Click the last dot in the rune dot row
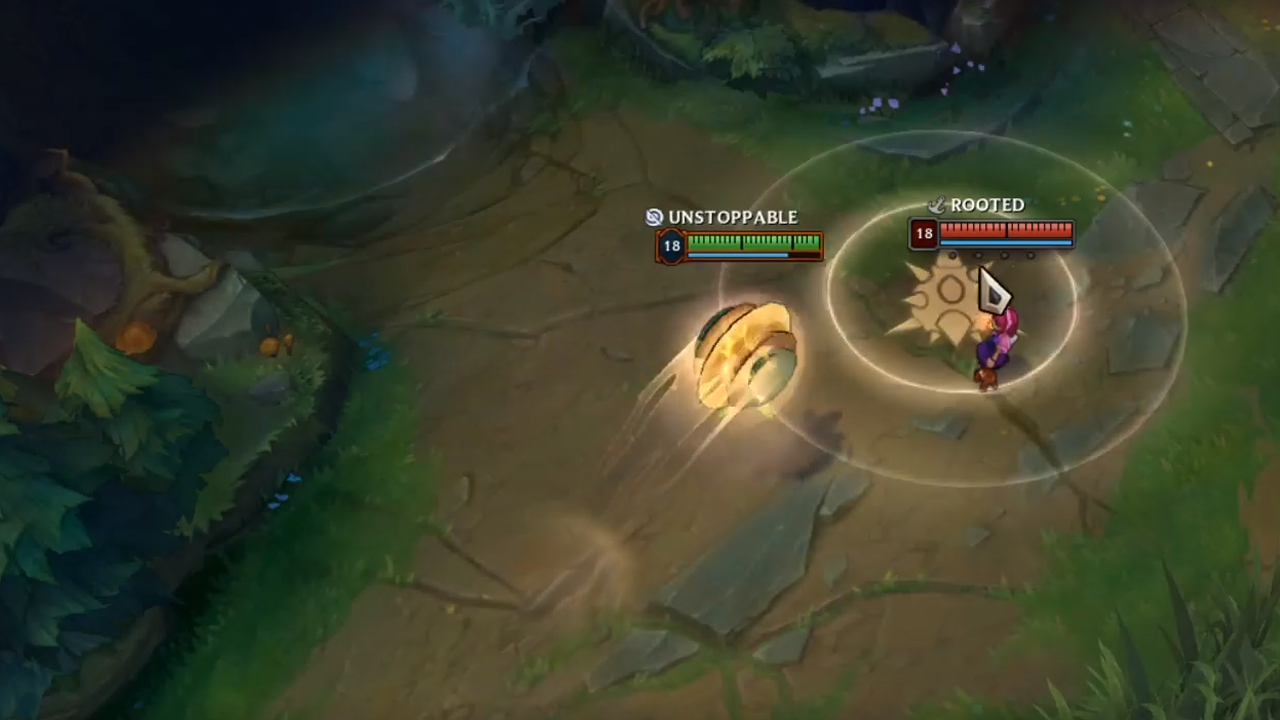The image size is (1280, 720). (x=1030, y=255)
